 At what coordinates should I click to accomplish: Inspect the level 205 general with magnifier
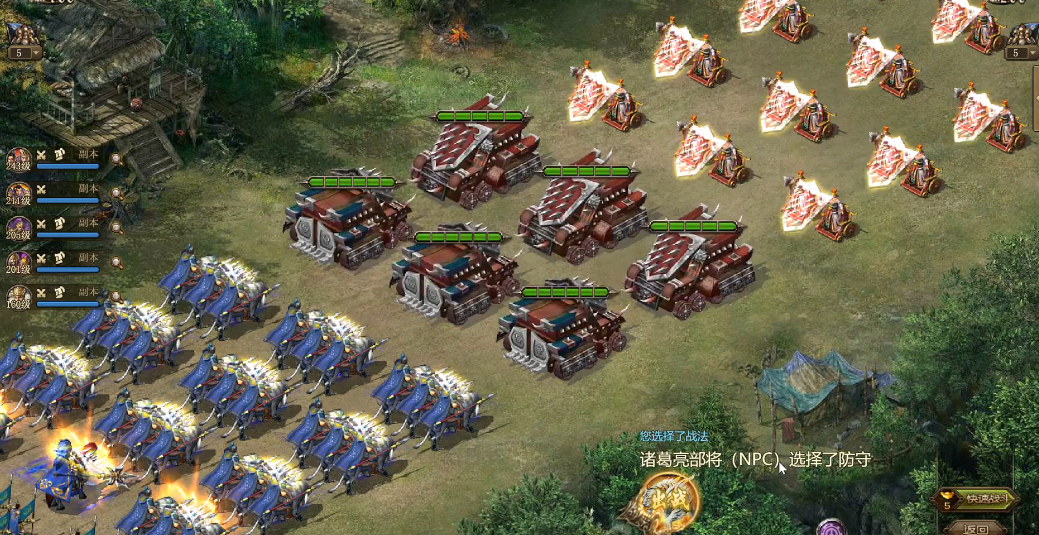click(x=117, y=227)
